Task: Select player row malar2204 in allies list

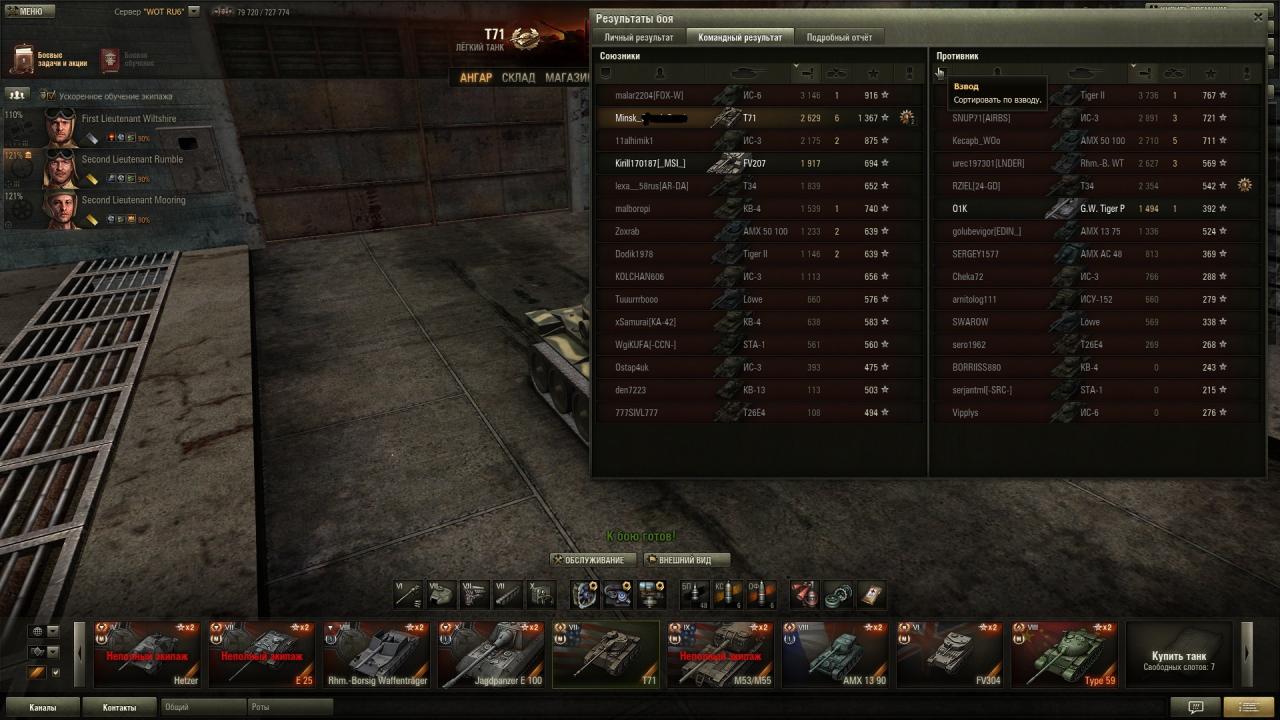Action: click(x=650, y=96)
